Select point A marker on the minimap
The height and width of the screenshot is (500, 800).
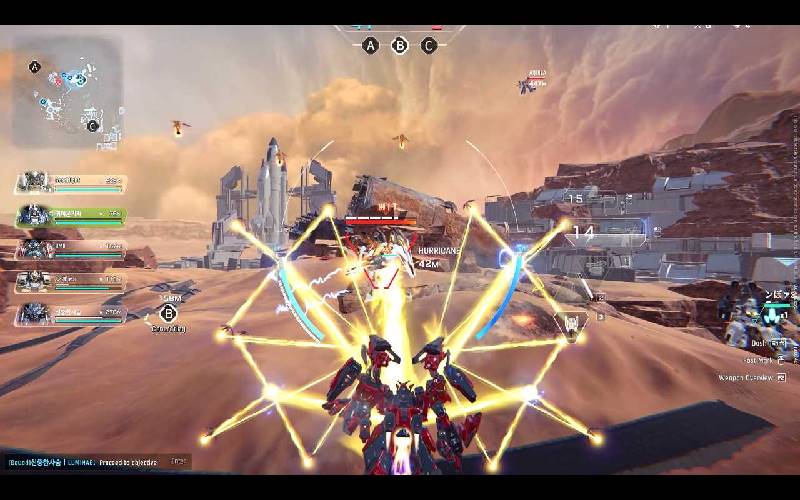tap(35, 68)
